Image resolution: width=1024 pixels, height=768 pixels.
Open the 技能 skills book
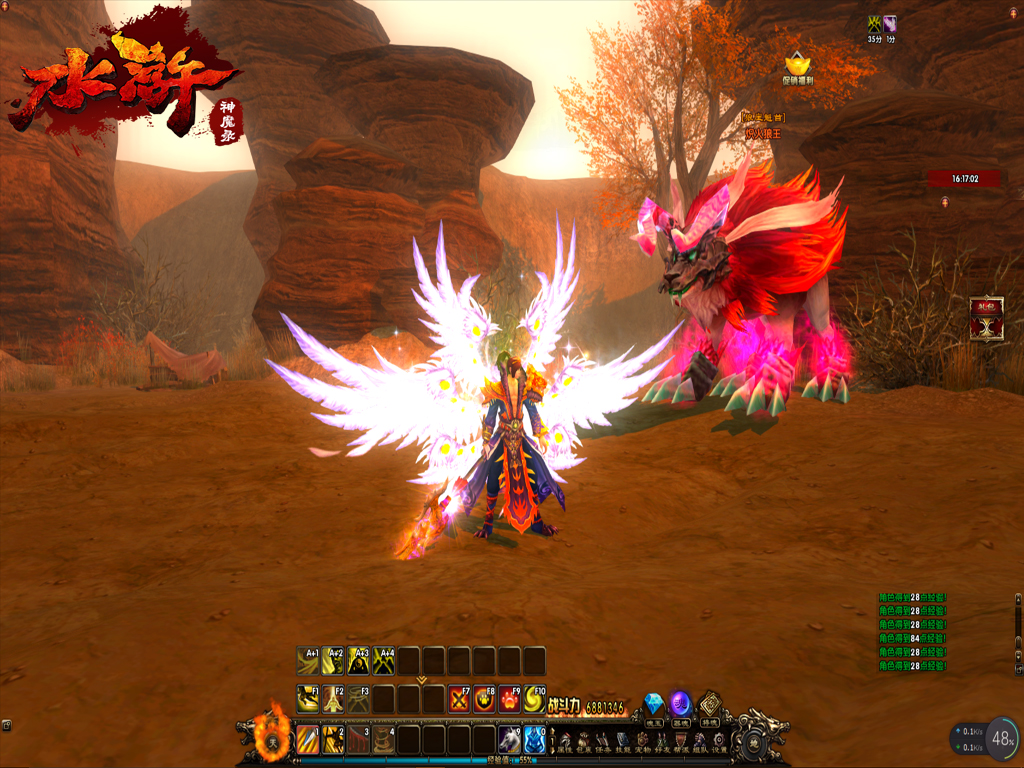[x=622, y=741]
